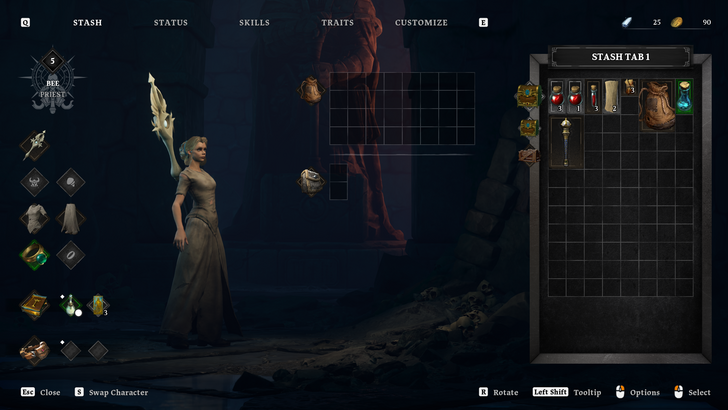Select the equipped staff weapon slot
The width and height of the screenshot is (728, 410).
pos(35,145)
